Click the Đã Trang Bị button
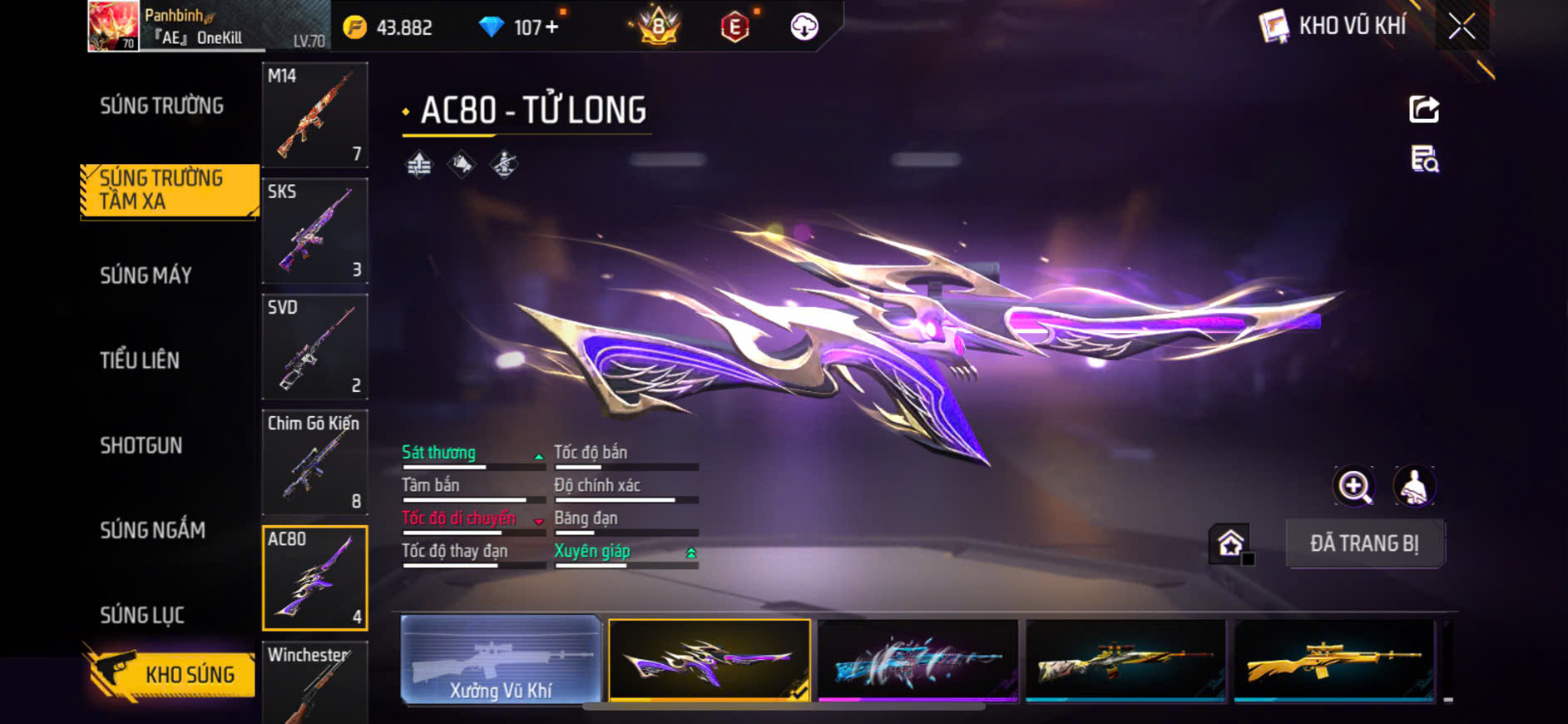The height and width of the screenshot is (724, 1568). click(x=1364, y=543)
